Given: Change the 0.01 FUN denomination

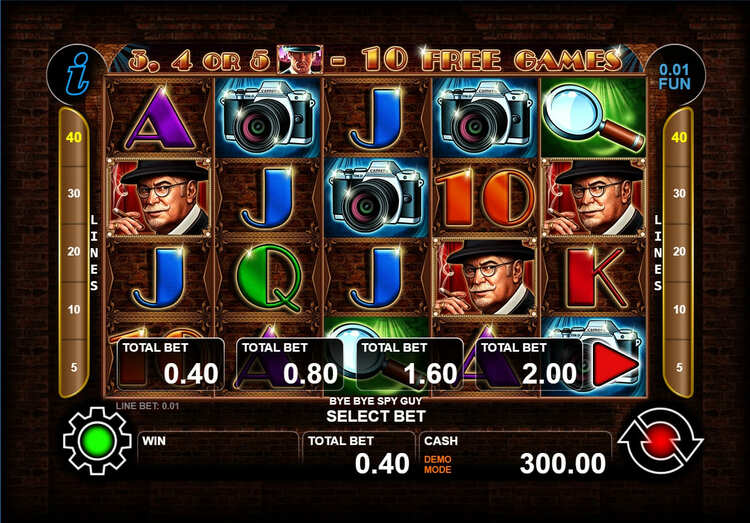Looking at the screenshot, I should pos(675,73).
